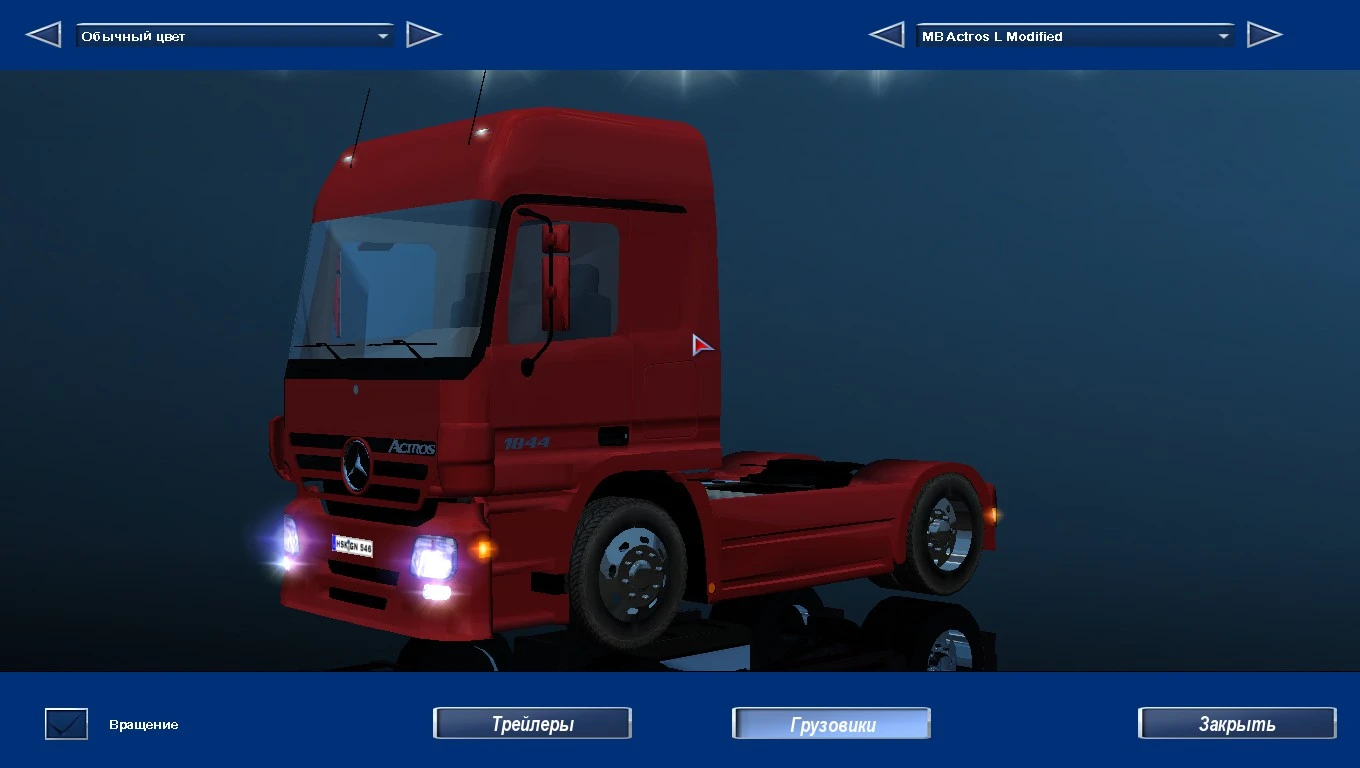The height and width of the screenshot is (768, 1360).
Task: Switch to the Трейлеры view
Action: pyautogui.click(x=532, y=722)
